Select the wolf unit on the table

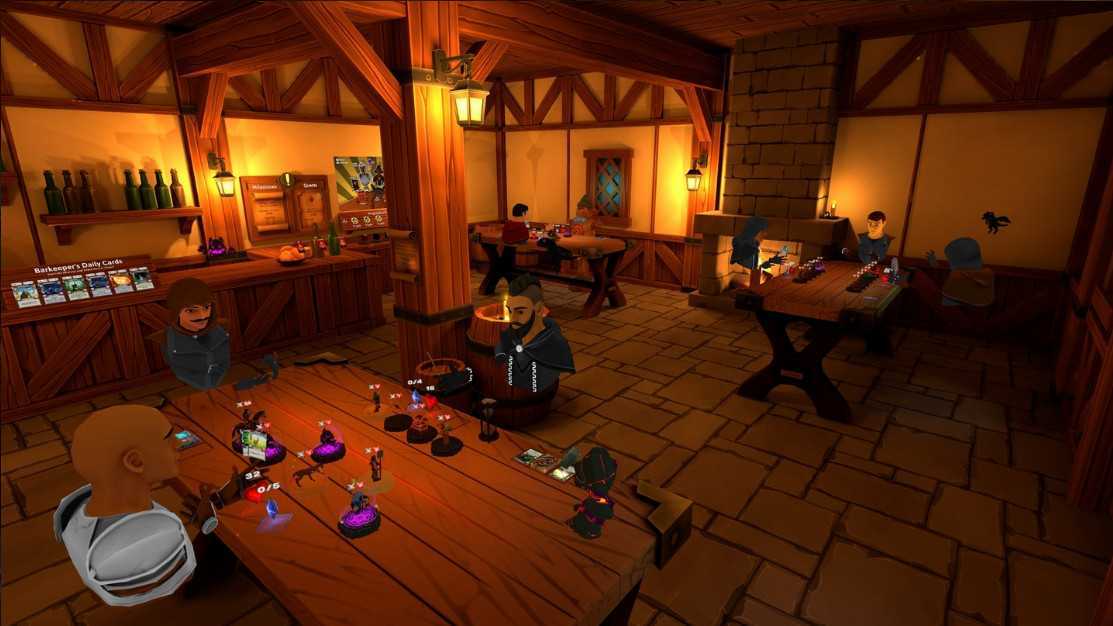[x=306, y=472]
